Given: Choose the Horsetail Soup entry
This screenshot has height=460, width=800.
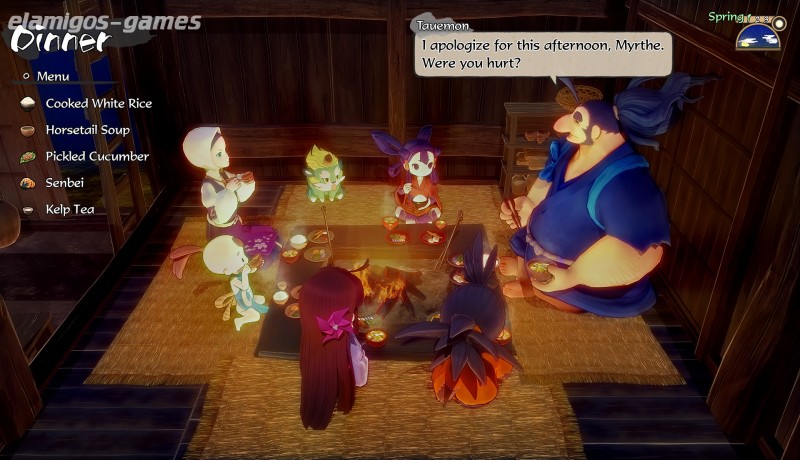Looking at the screenshot, I should tap(87, 130).
